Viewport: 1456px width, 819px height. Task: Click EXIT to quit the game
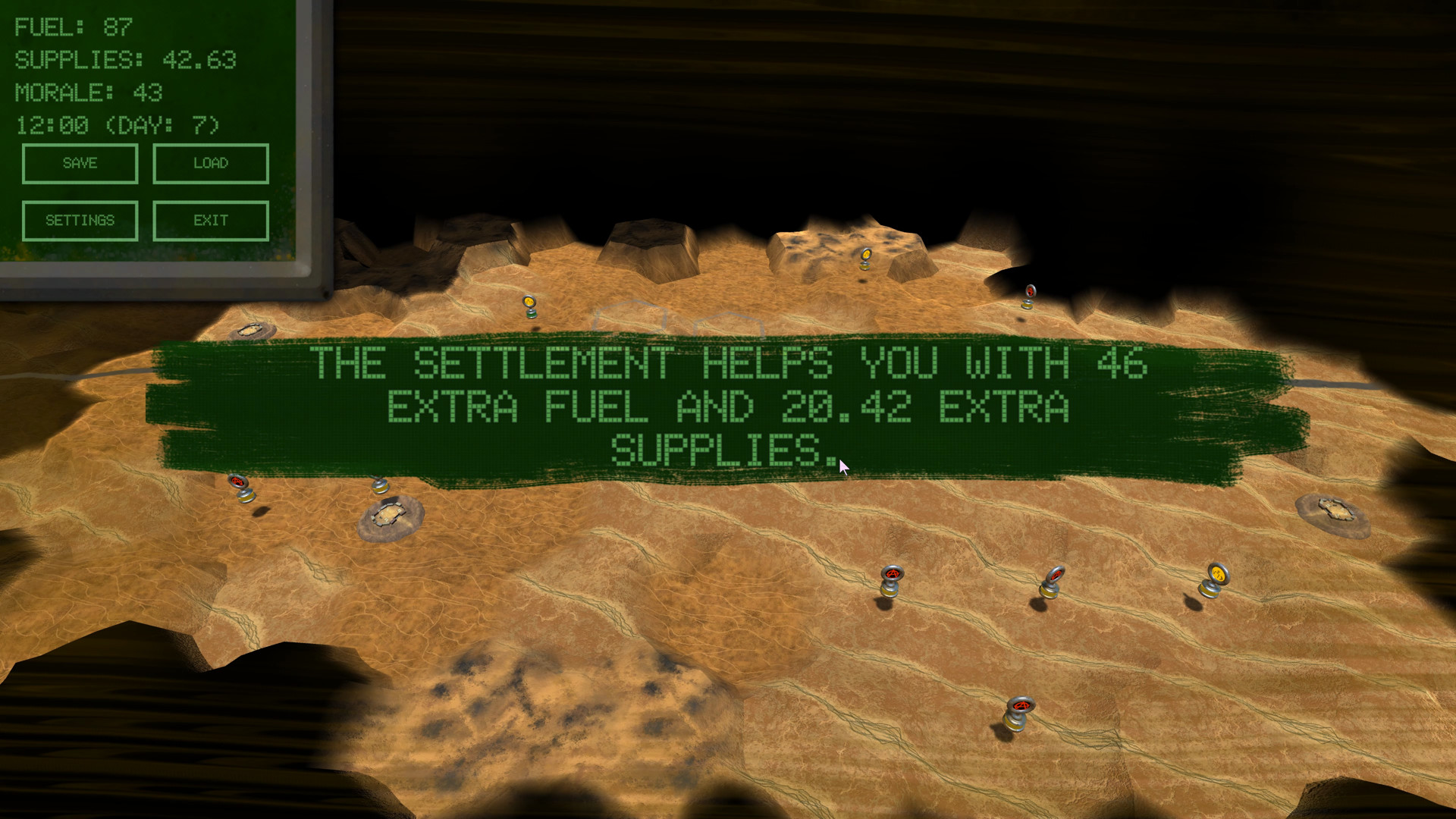(x=210, y=221)
